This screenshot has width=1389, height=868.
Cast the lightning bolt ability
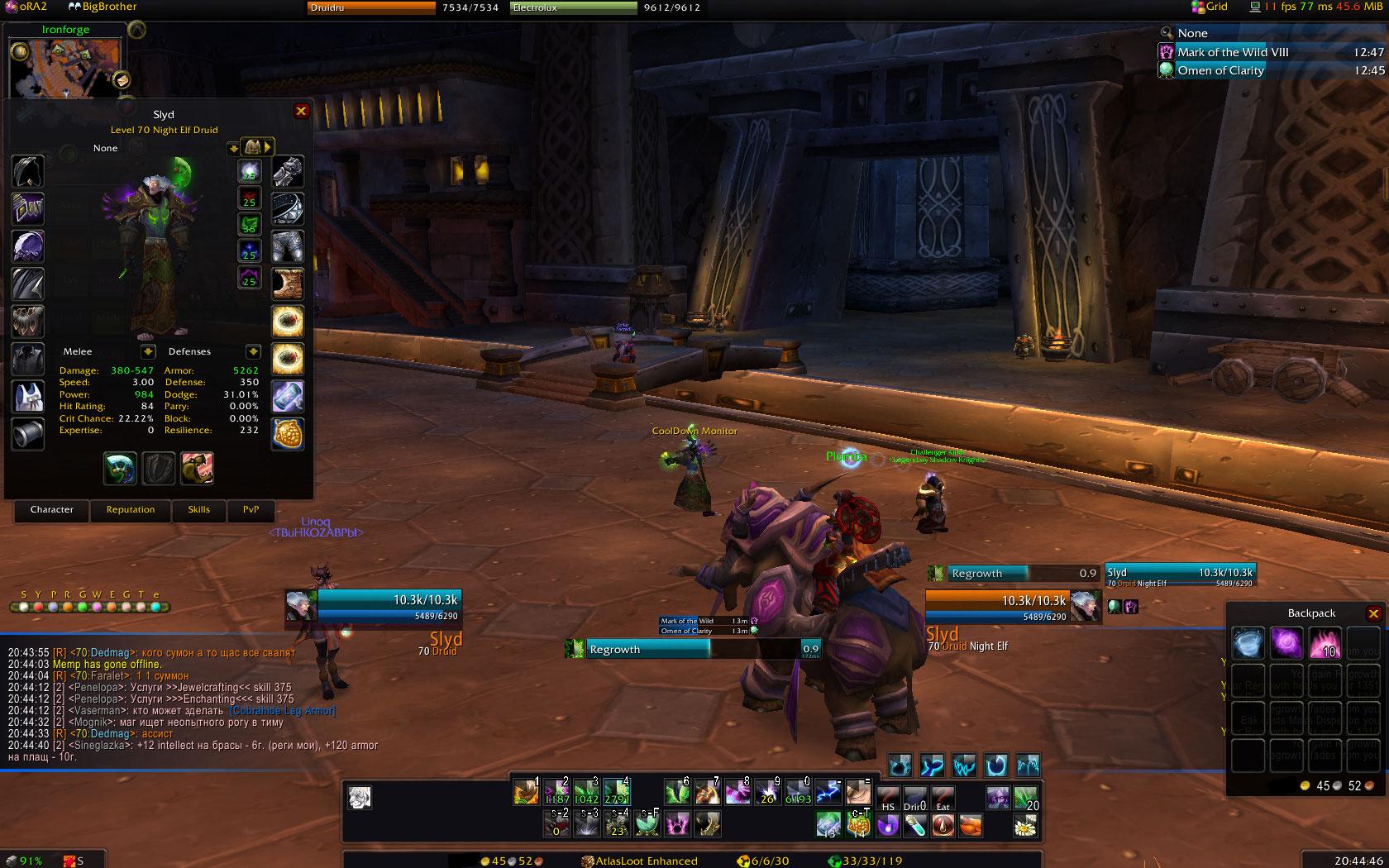[x=828, y=794]
